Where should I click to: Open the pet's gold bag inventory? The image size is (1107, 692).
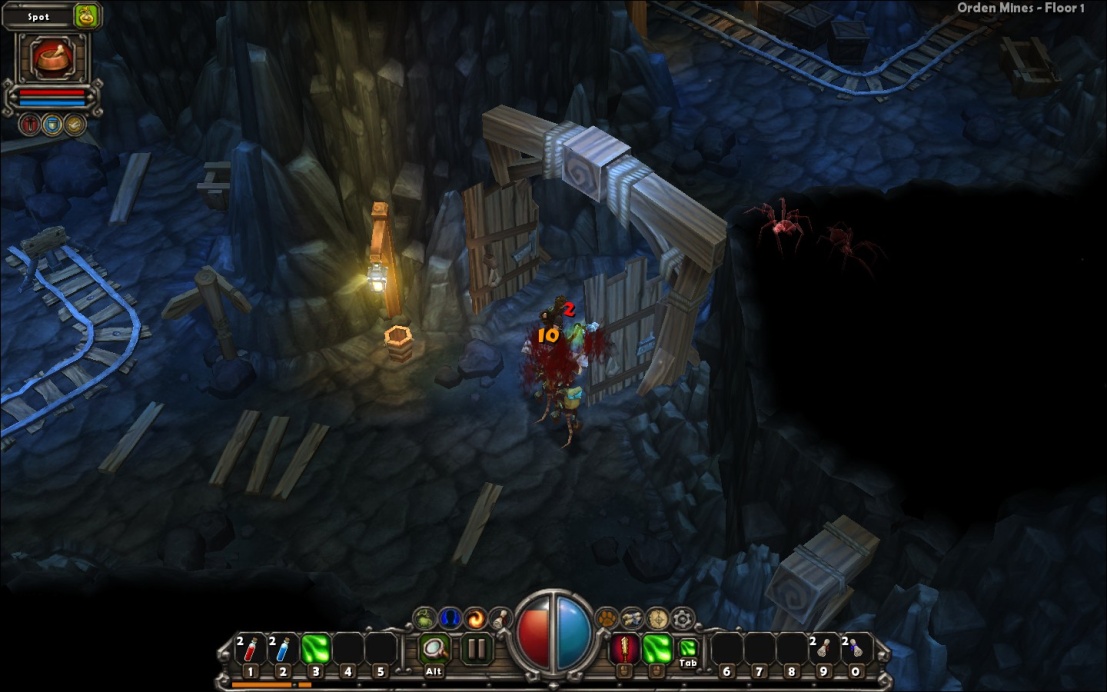coord(86,16)
